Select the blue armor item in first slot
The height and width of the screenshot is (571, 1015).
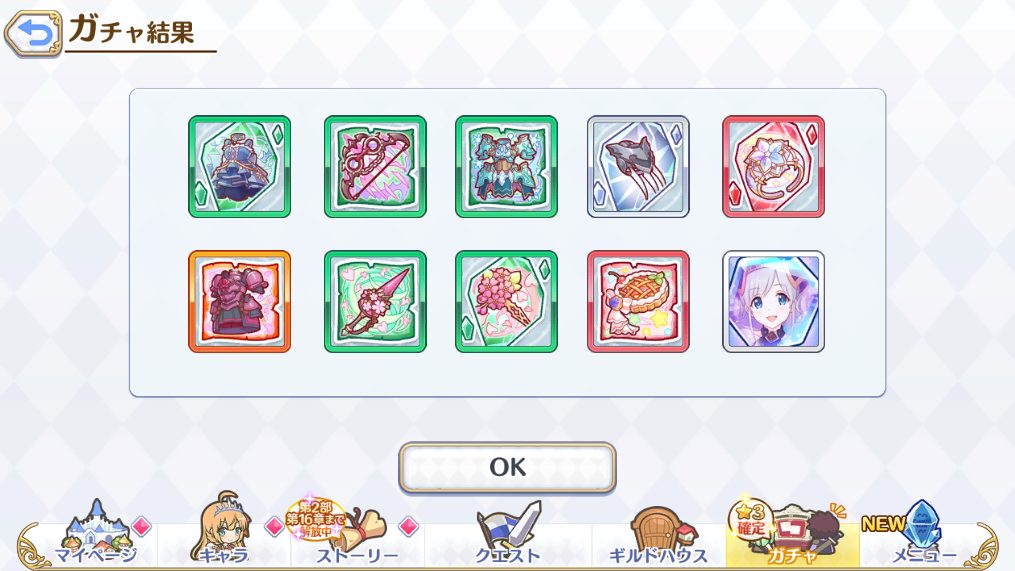point(239,166)
